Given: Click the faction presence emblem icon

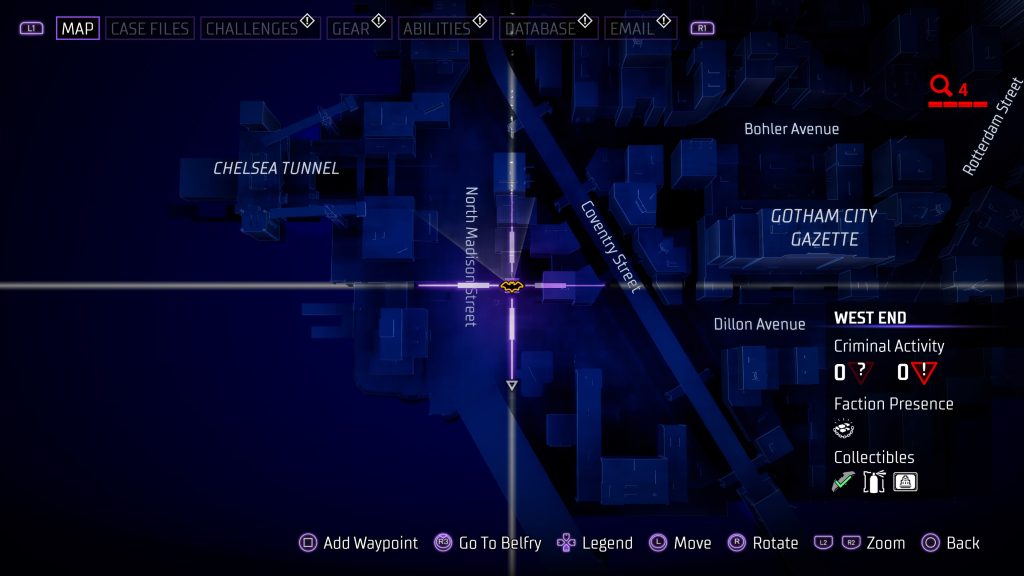Looking at the screenshot, I should click(x=845, y=429).
